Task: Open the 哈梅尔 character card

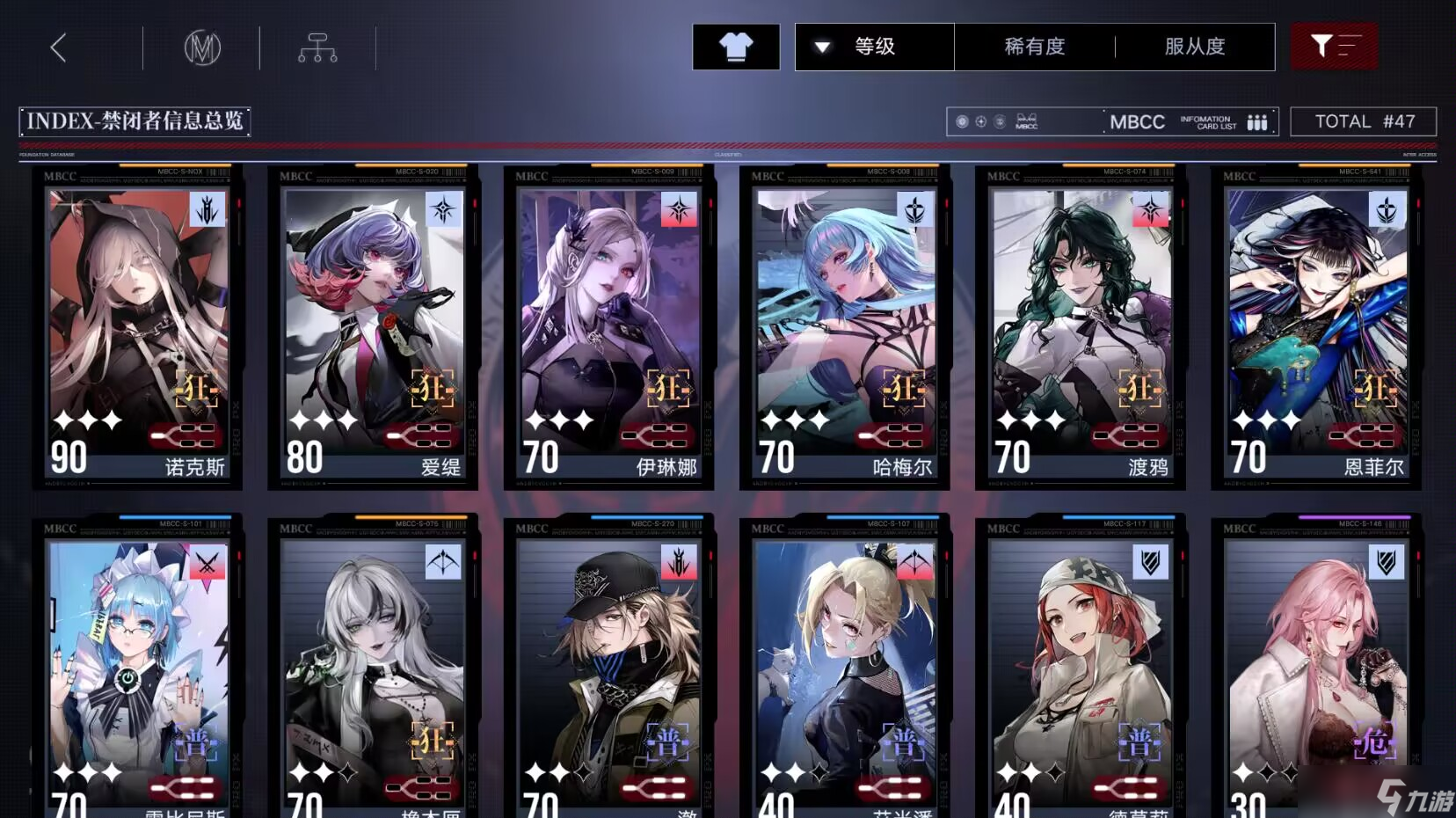Action: click(845, 325)
